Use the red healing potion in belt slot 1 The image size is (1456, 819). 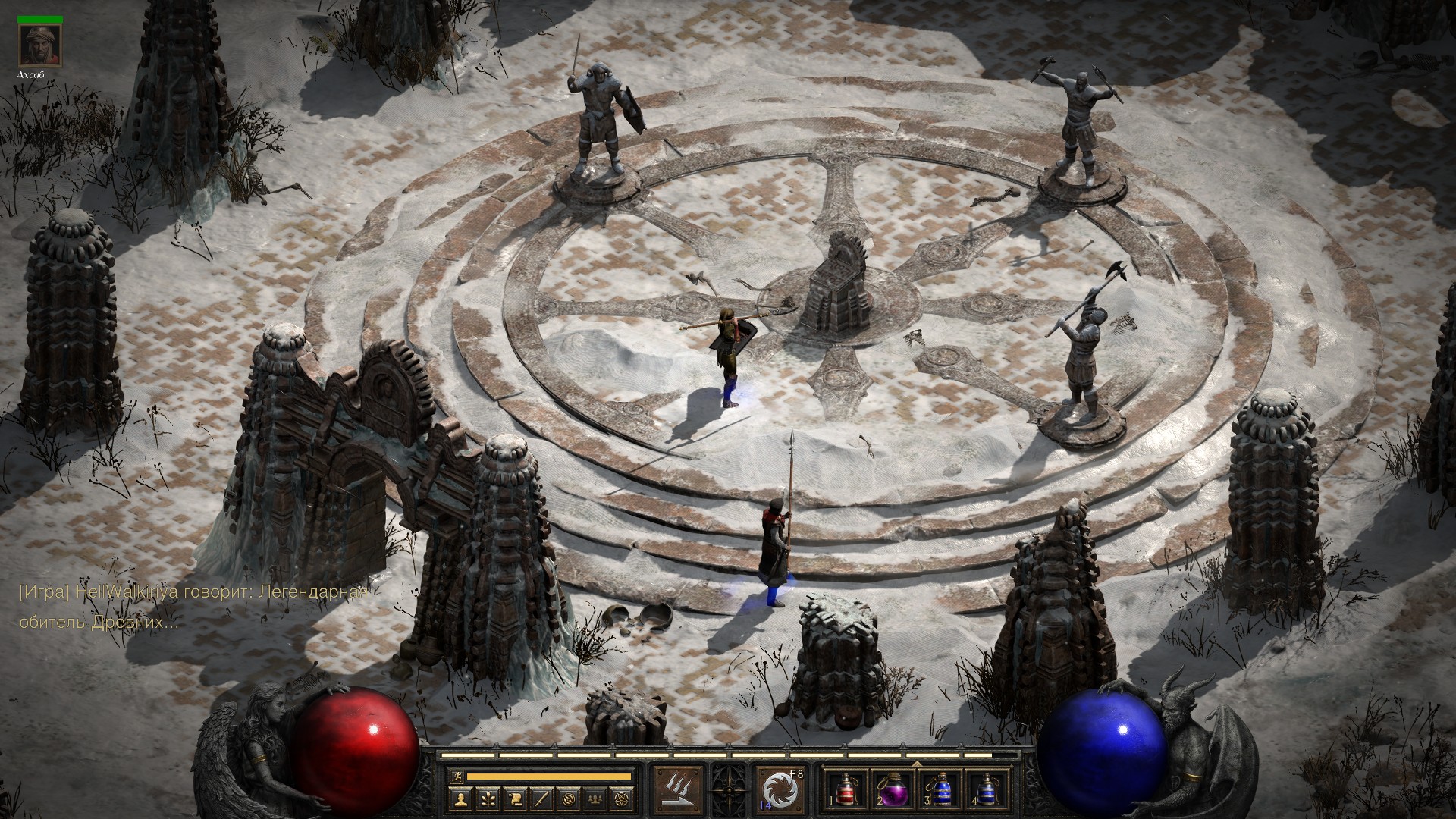(843, 790)
